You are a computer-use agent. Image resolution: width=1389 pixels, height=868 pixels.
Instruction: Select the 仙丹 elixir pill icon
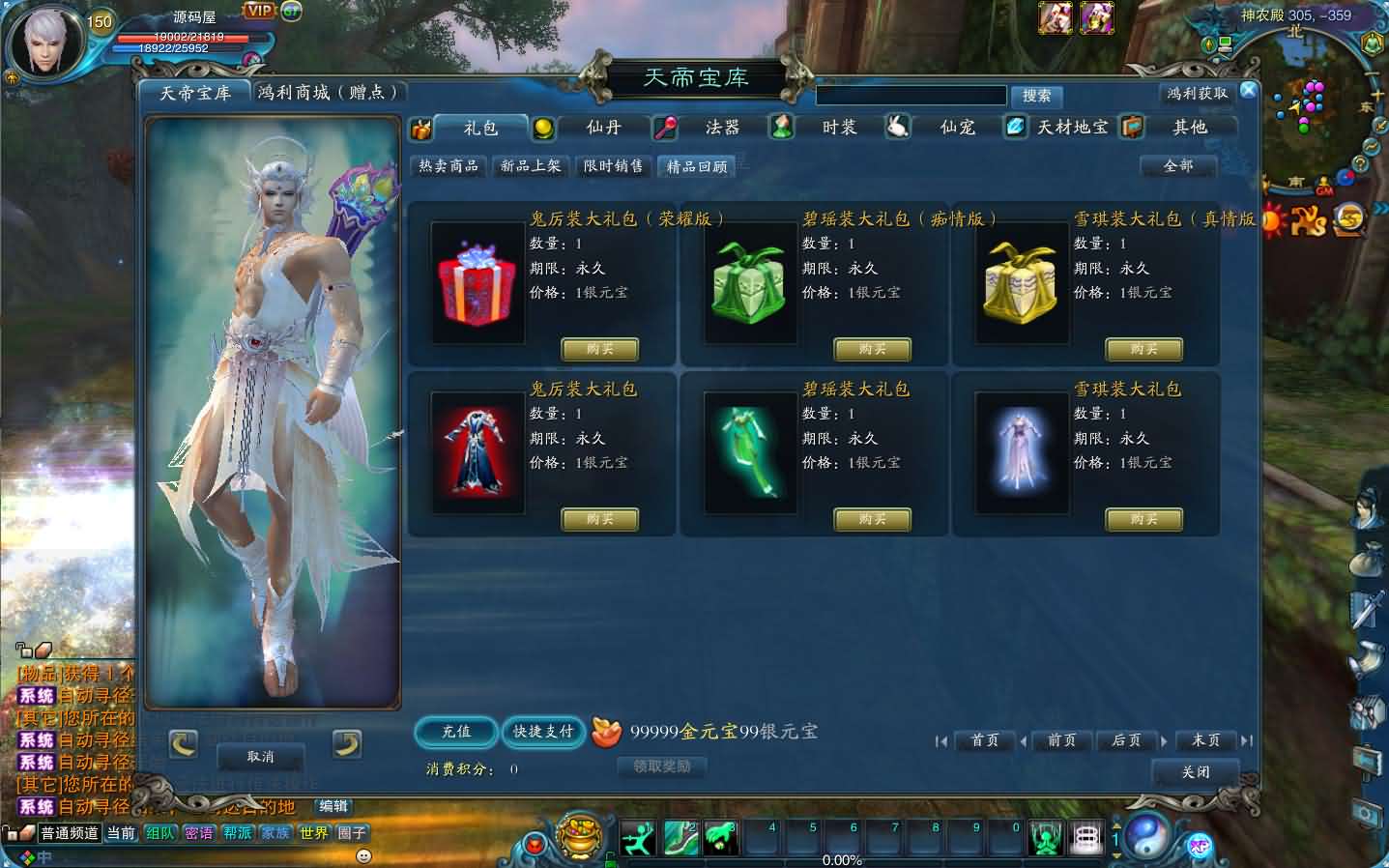tap(546, 127)
